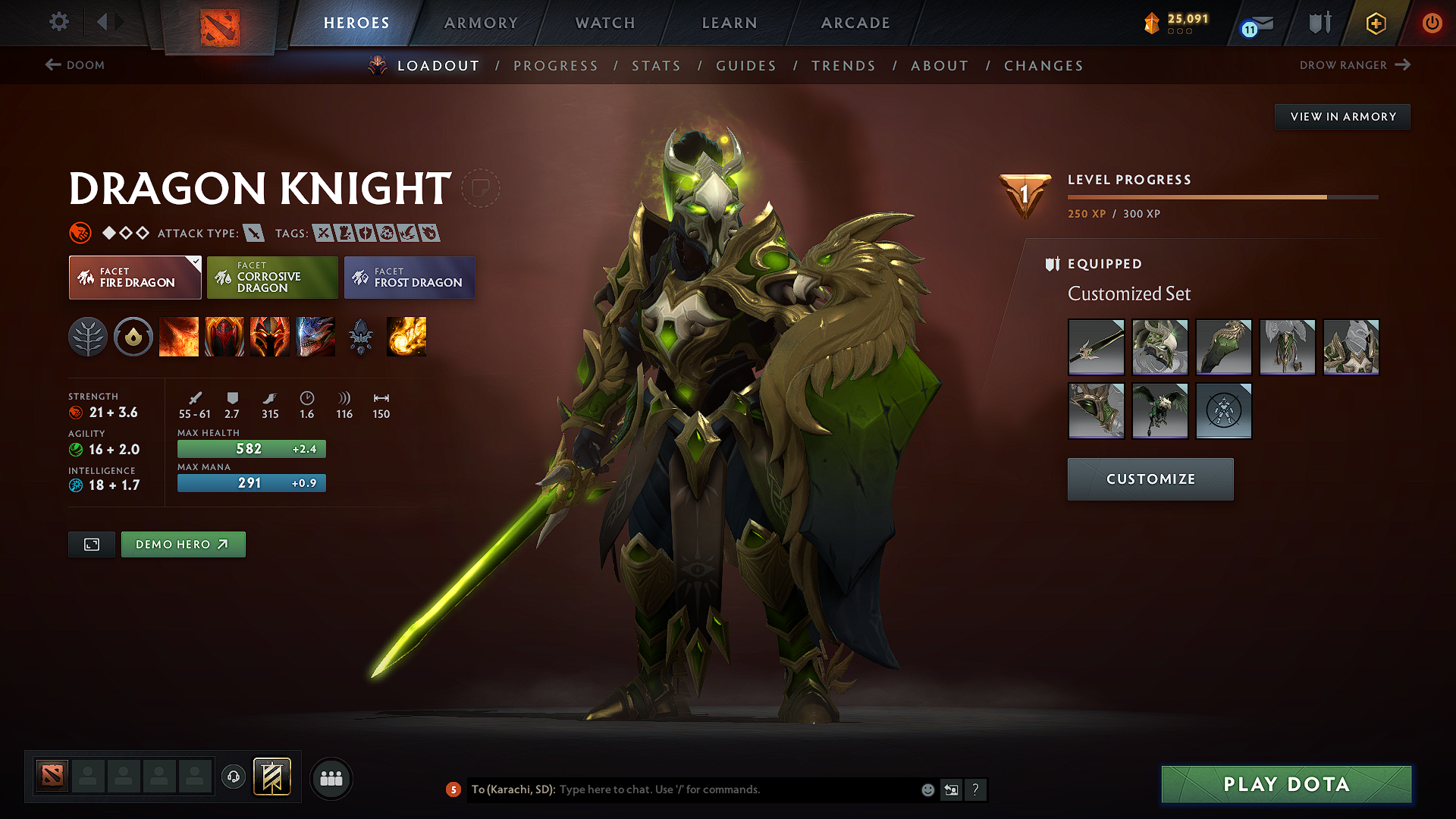Click the emoji smiley in chat bar
The width and height of the screenshot is (1456, 819).
coord(927,789)
